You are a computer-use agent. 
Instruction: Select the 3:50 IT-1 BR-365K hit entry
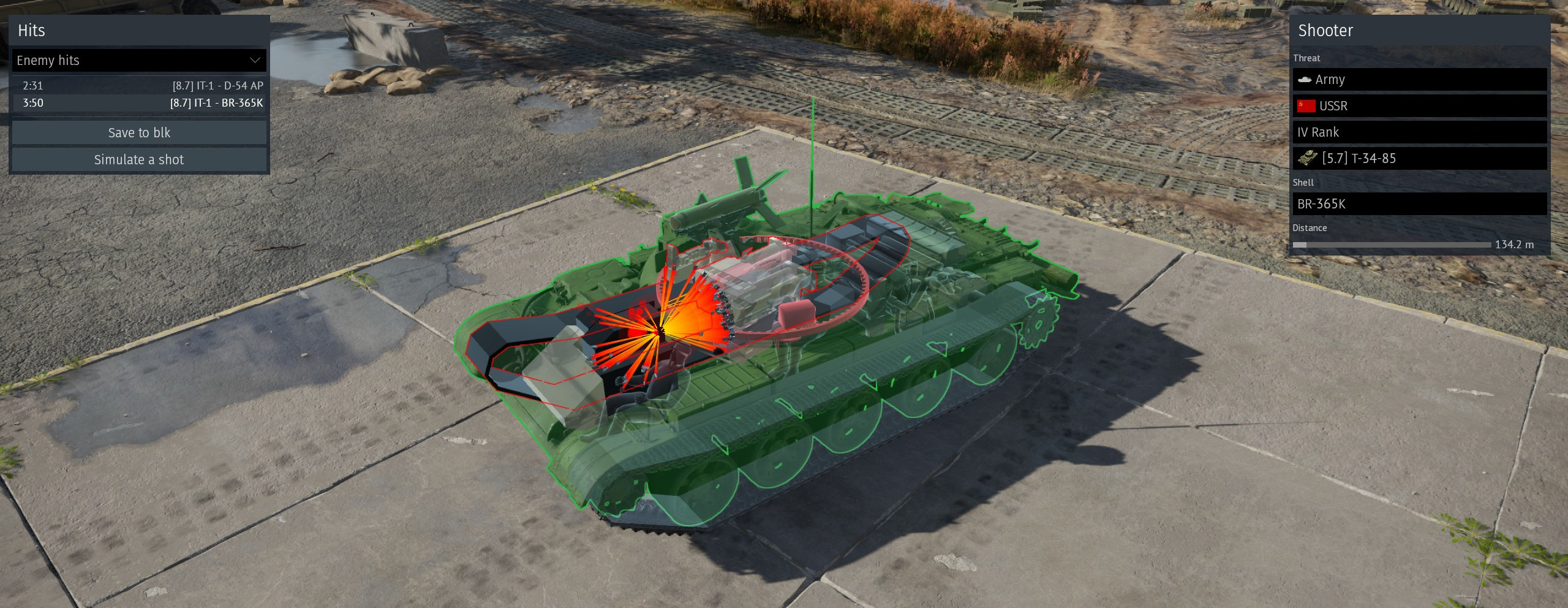coord(139,103)
